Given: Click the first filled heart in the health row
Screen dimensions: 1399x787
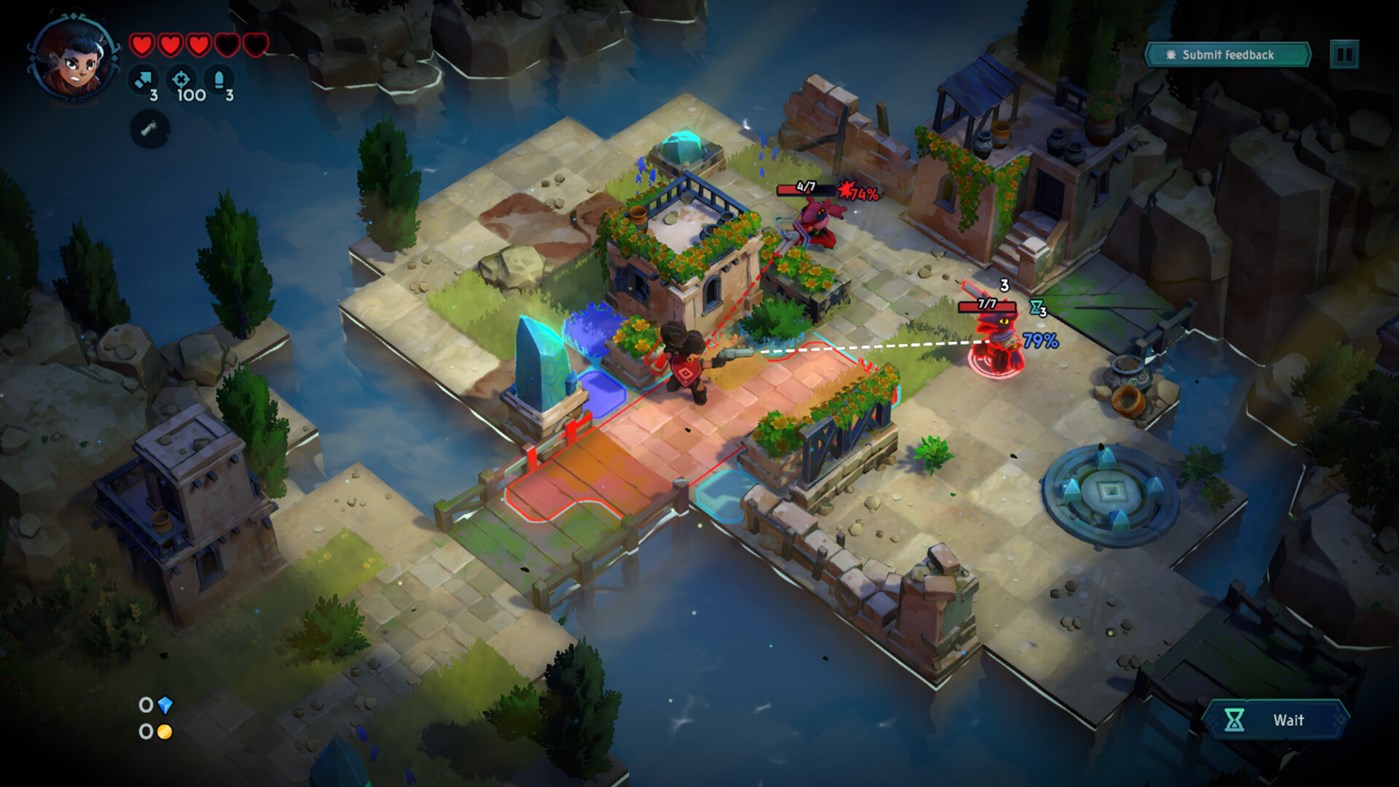Looking at the screenshot, I should tap(144, 44).
